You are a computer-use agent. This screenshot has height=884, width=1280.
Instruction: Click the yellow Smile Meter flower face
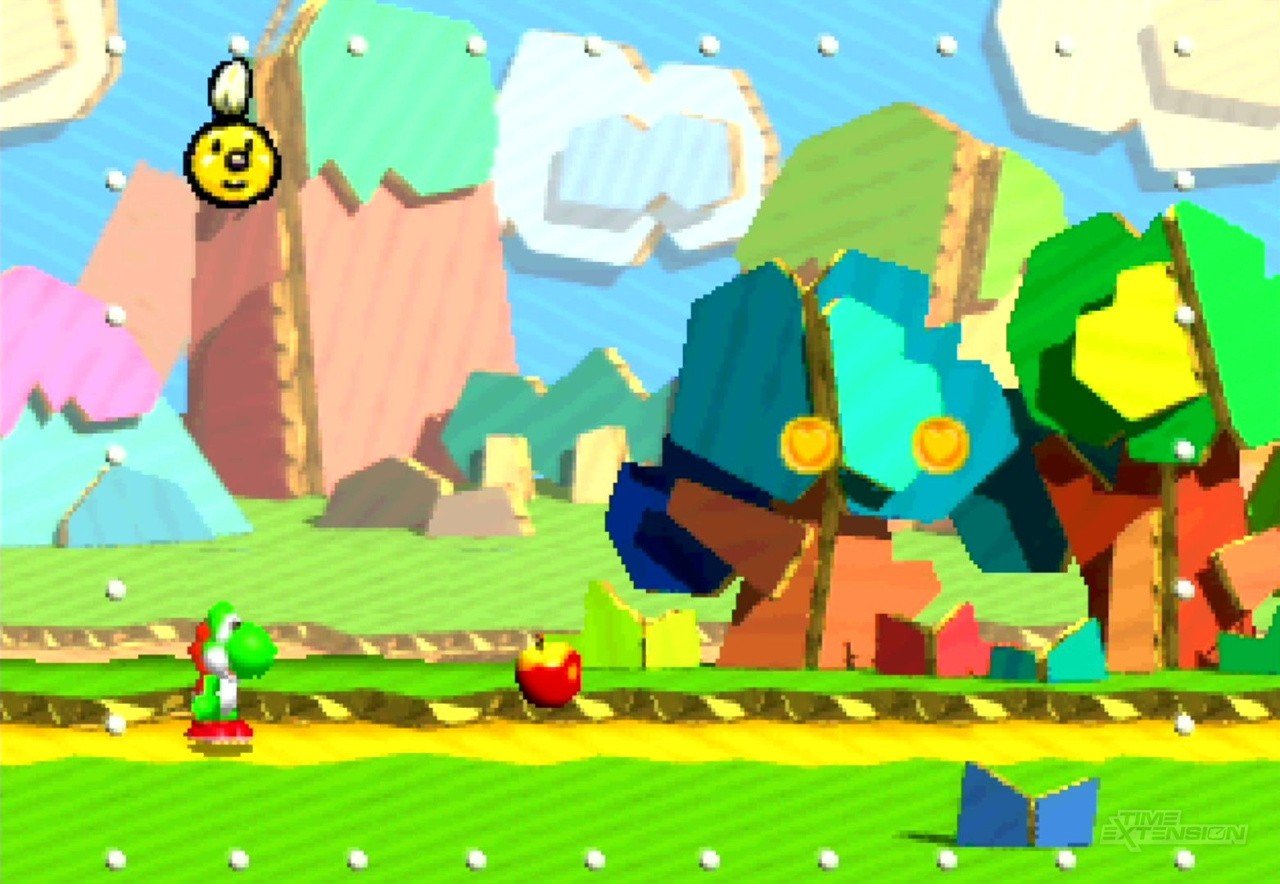pos(232,162)
